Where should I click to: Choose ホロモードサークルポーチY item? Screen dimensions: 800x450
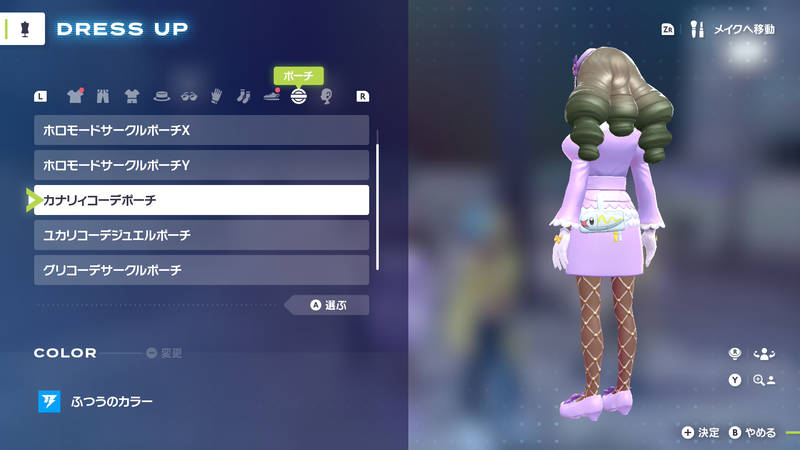(x=201, y=165)
